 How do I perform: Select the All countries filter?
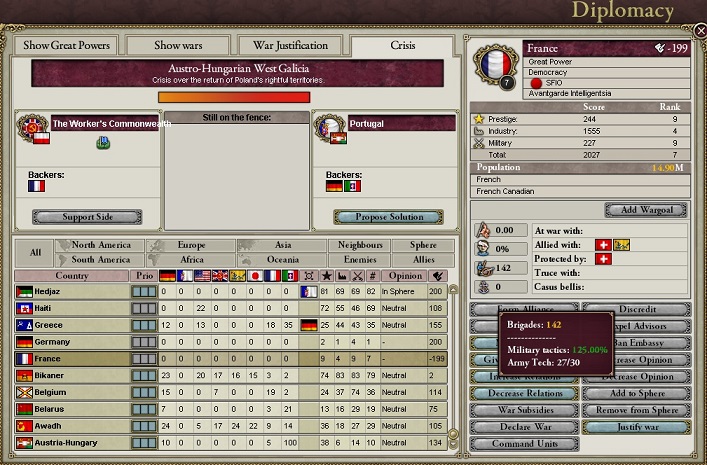tap(34, 252)
